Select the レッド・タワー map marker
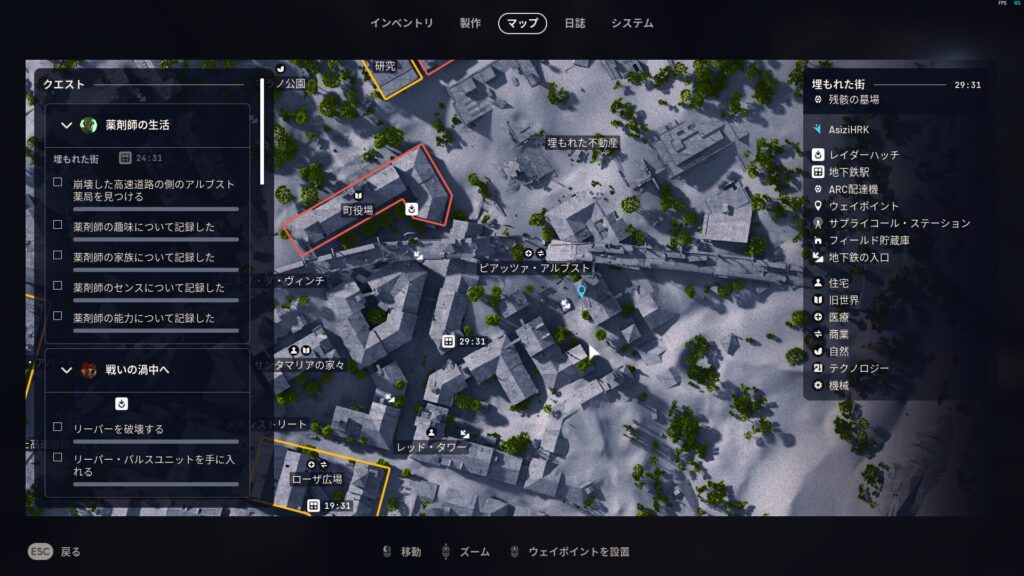The image size is (1024, 576). tap(432, 447)
